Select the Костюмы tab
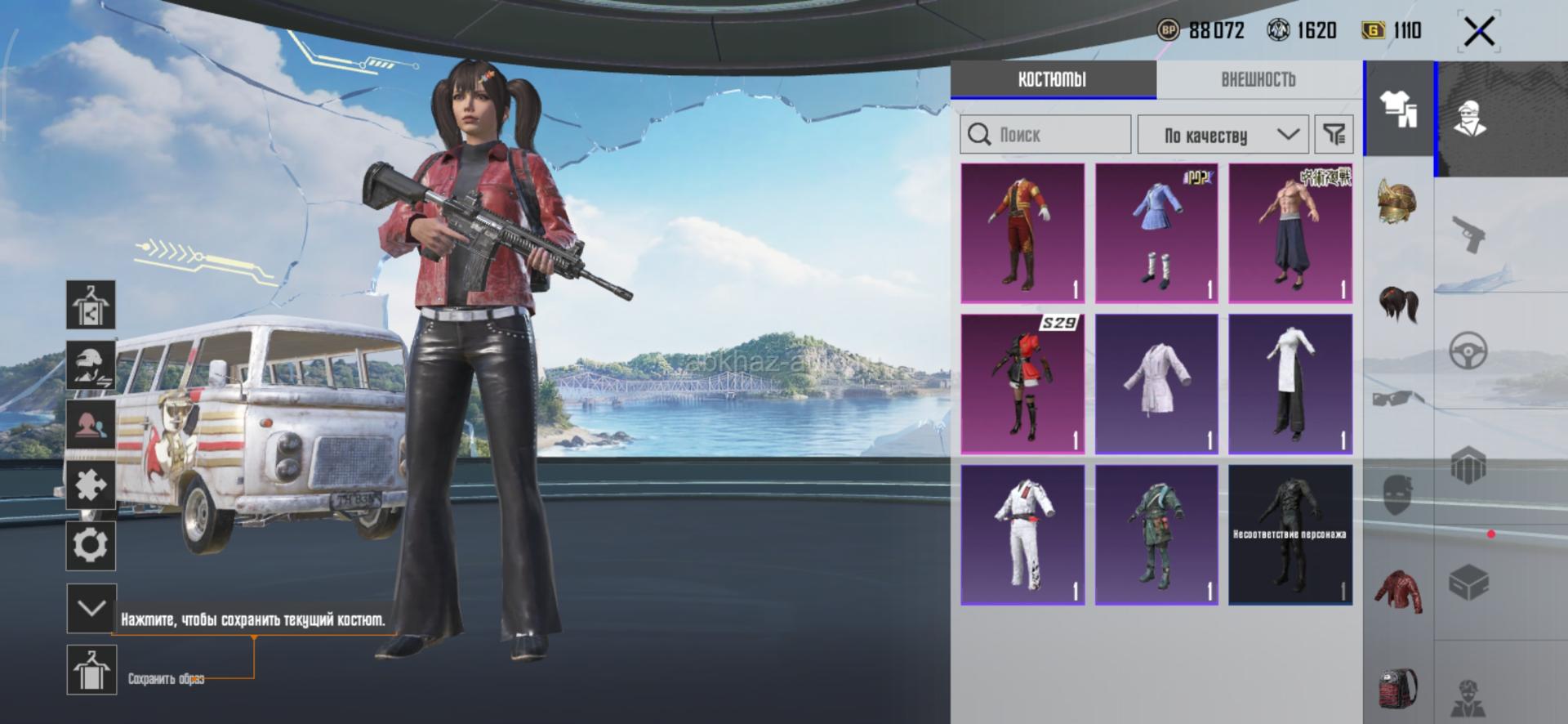Image resolution: width=1568 pixels, height=724 pixels. tap(1052, 79)
